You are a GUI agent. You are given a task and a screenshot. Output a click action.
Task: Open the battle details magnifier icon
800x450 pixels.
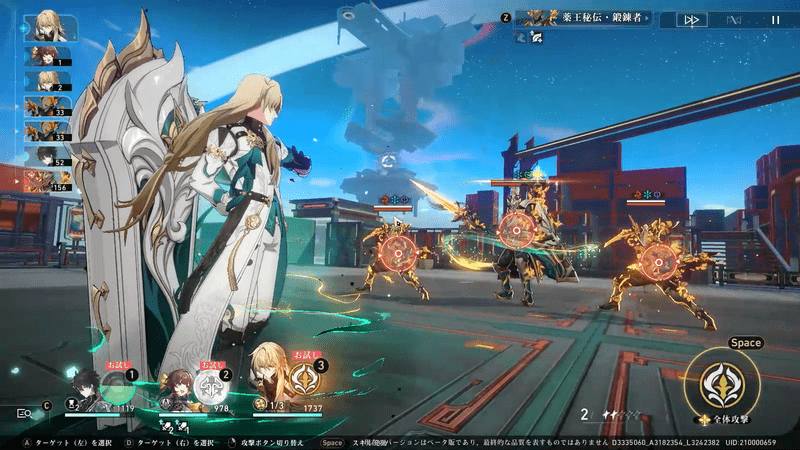coord(23,412)
